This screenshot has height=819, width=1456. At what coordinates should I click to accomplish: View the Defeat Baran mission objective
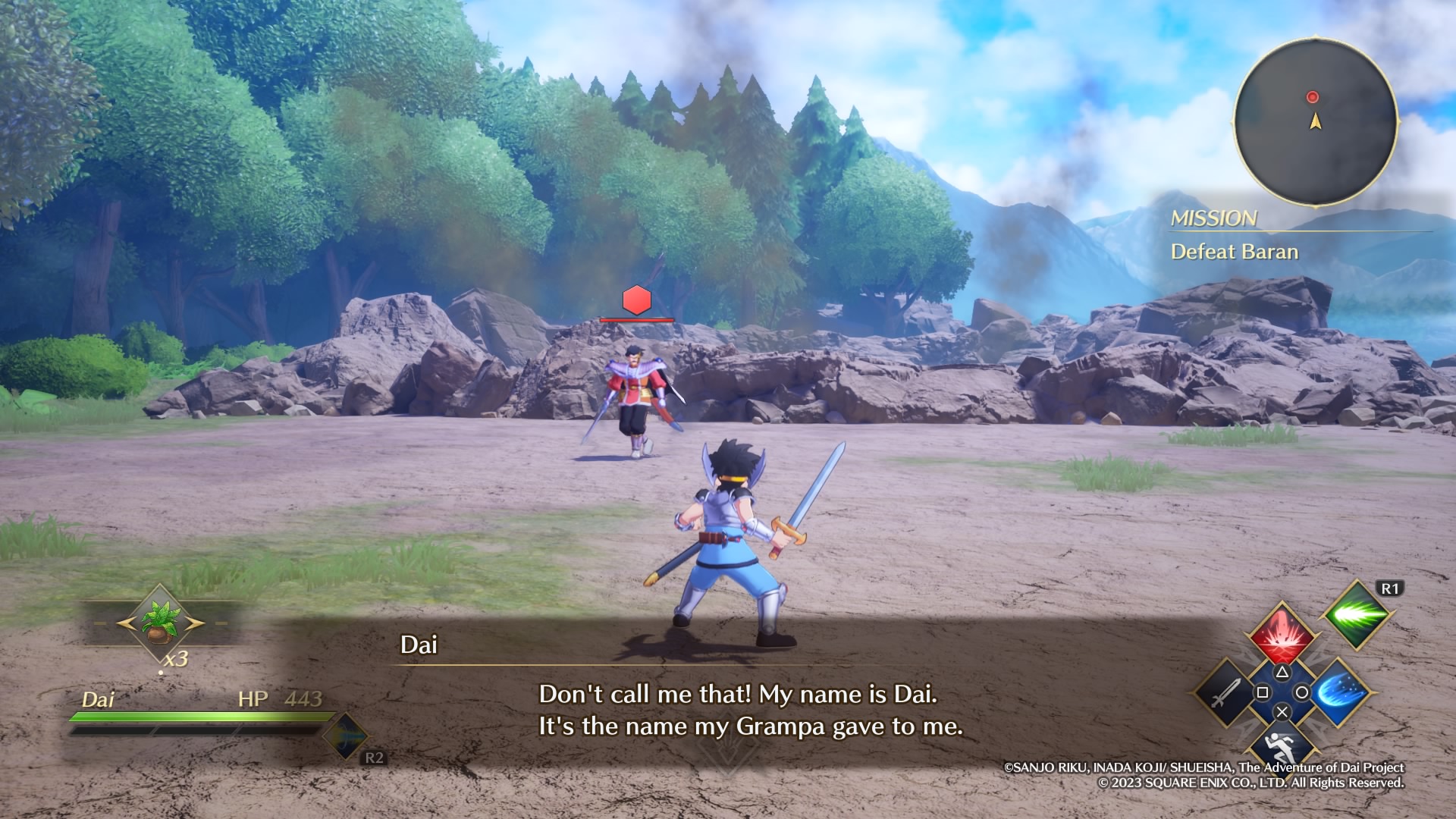pyautogui.click(x=1234, y=252)
